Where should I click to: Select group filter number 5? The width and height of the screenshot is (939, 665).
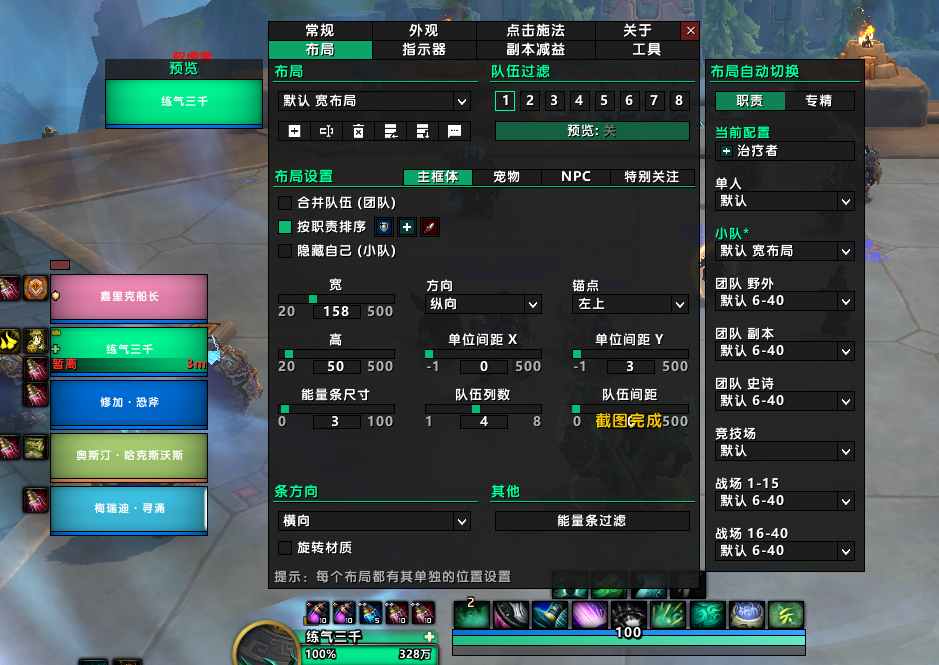604,100
